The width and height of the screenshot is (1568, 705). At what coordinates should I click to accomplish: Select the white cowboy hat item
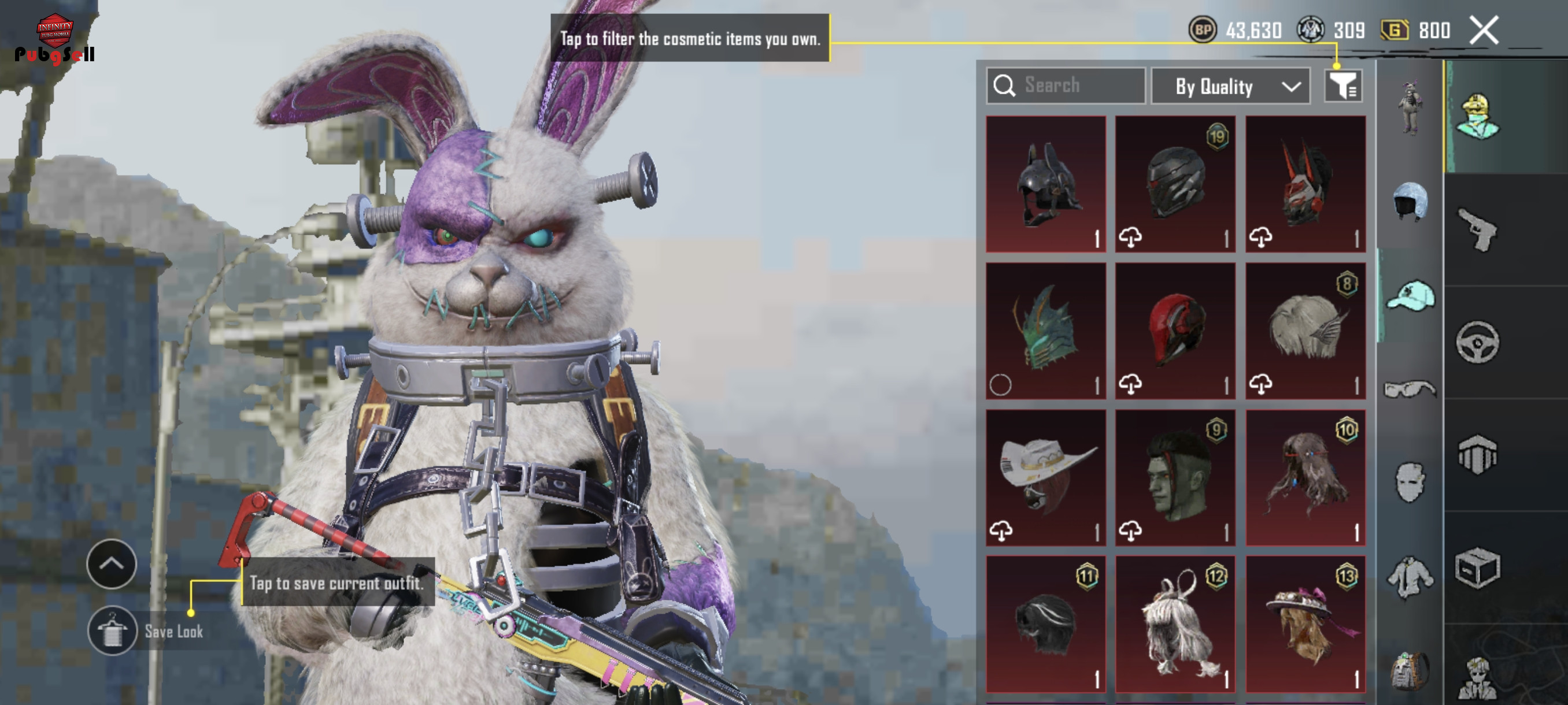pos(1046,477)
